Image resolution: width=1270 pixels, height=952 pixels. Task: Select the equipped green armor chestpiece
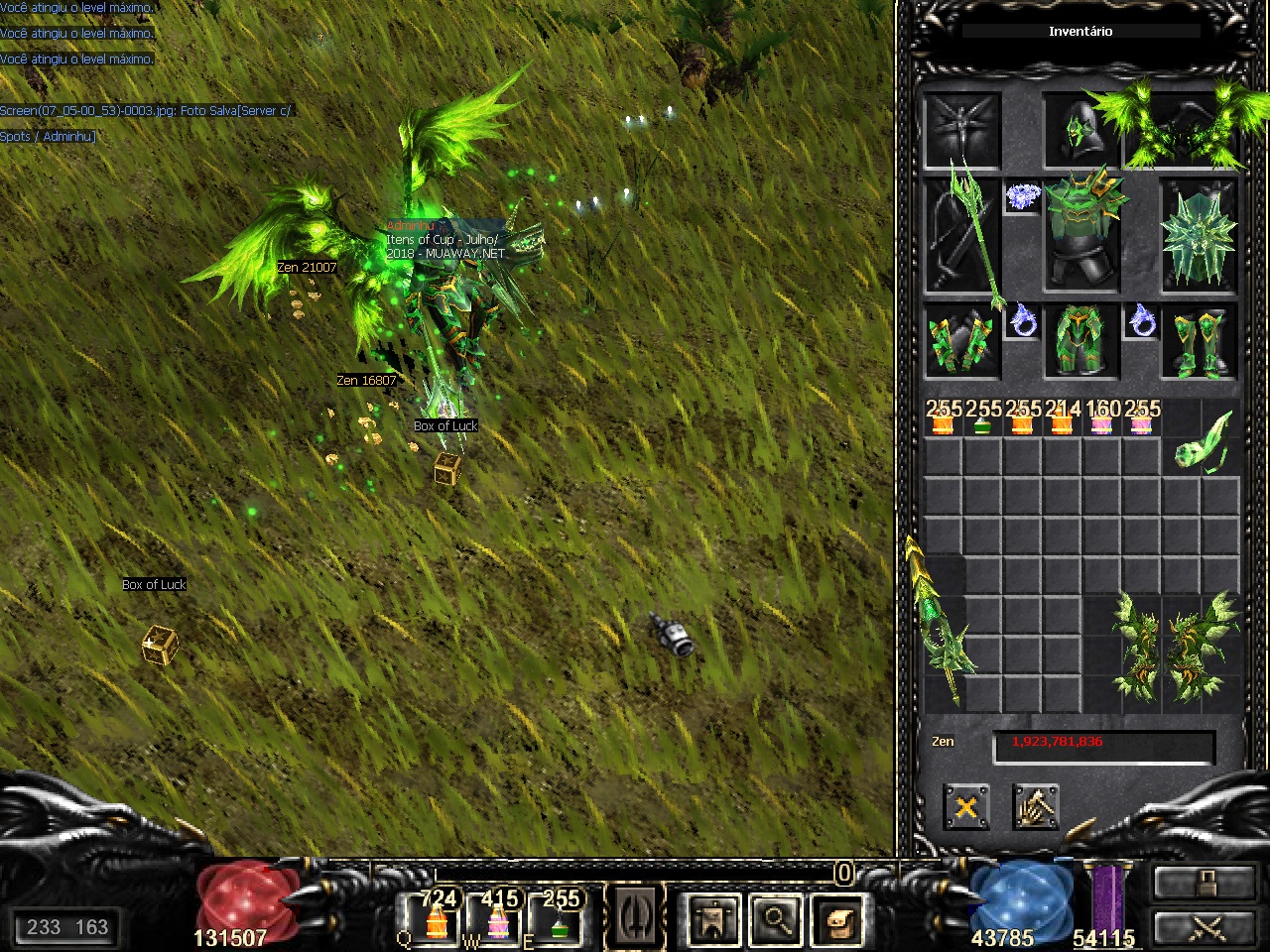point(1080,232)
